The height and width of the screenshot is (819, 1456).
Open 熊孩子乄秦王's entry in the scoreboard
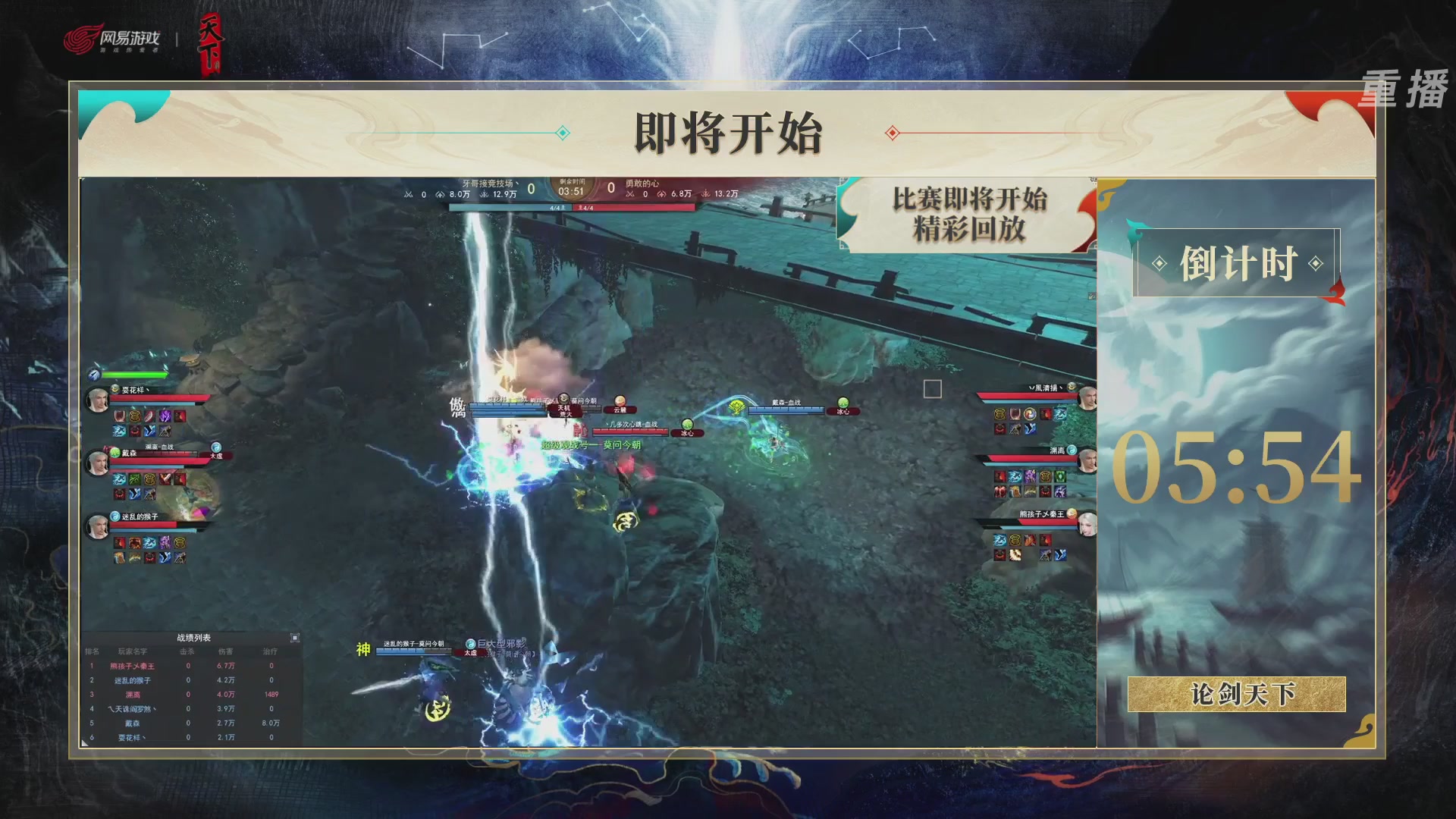[132, 666]
